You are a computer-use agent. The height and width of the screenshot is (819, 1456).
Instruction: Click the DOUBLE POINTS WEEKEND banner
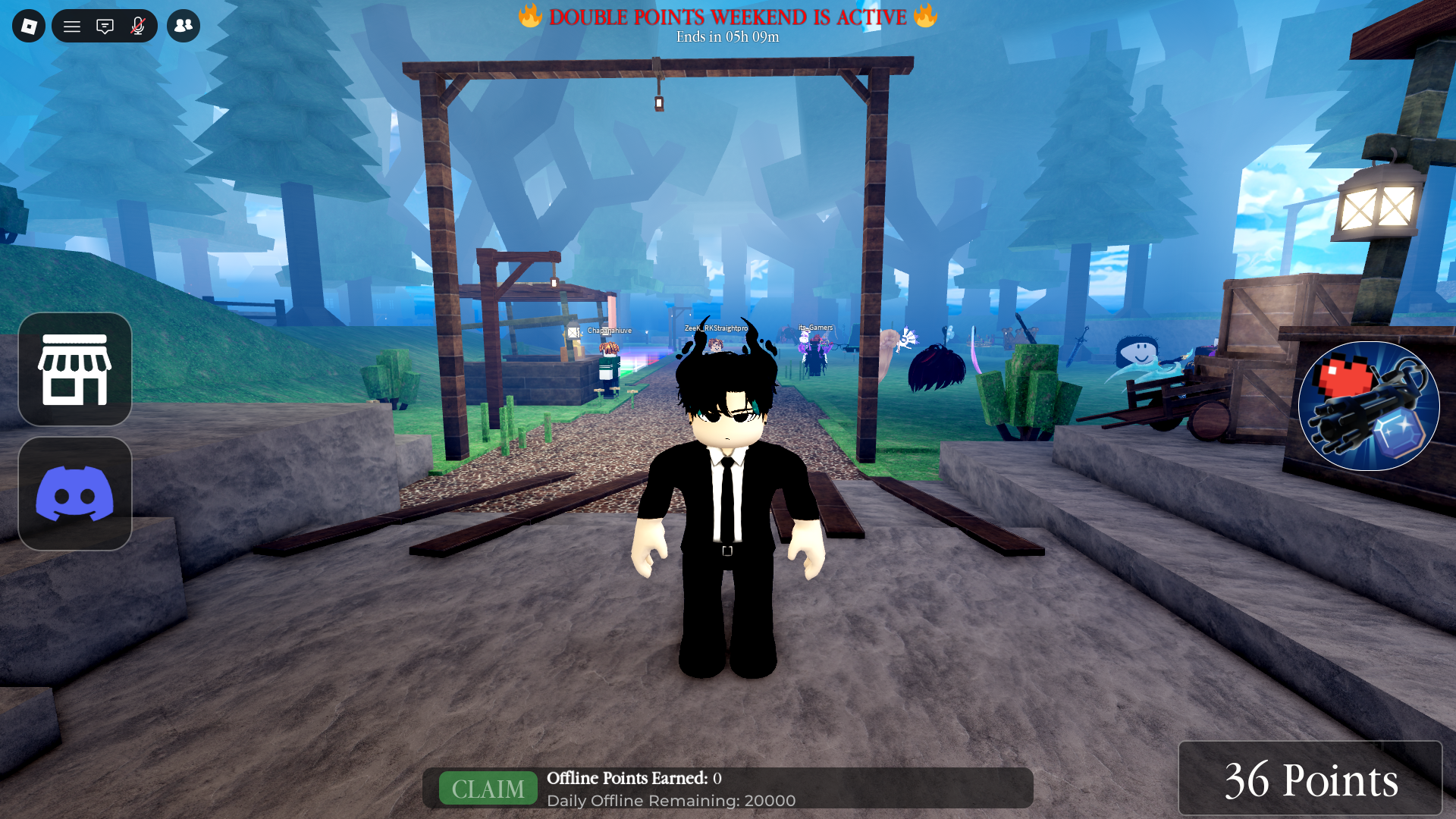pyautogui.click(x=726, y=17)
